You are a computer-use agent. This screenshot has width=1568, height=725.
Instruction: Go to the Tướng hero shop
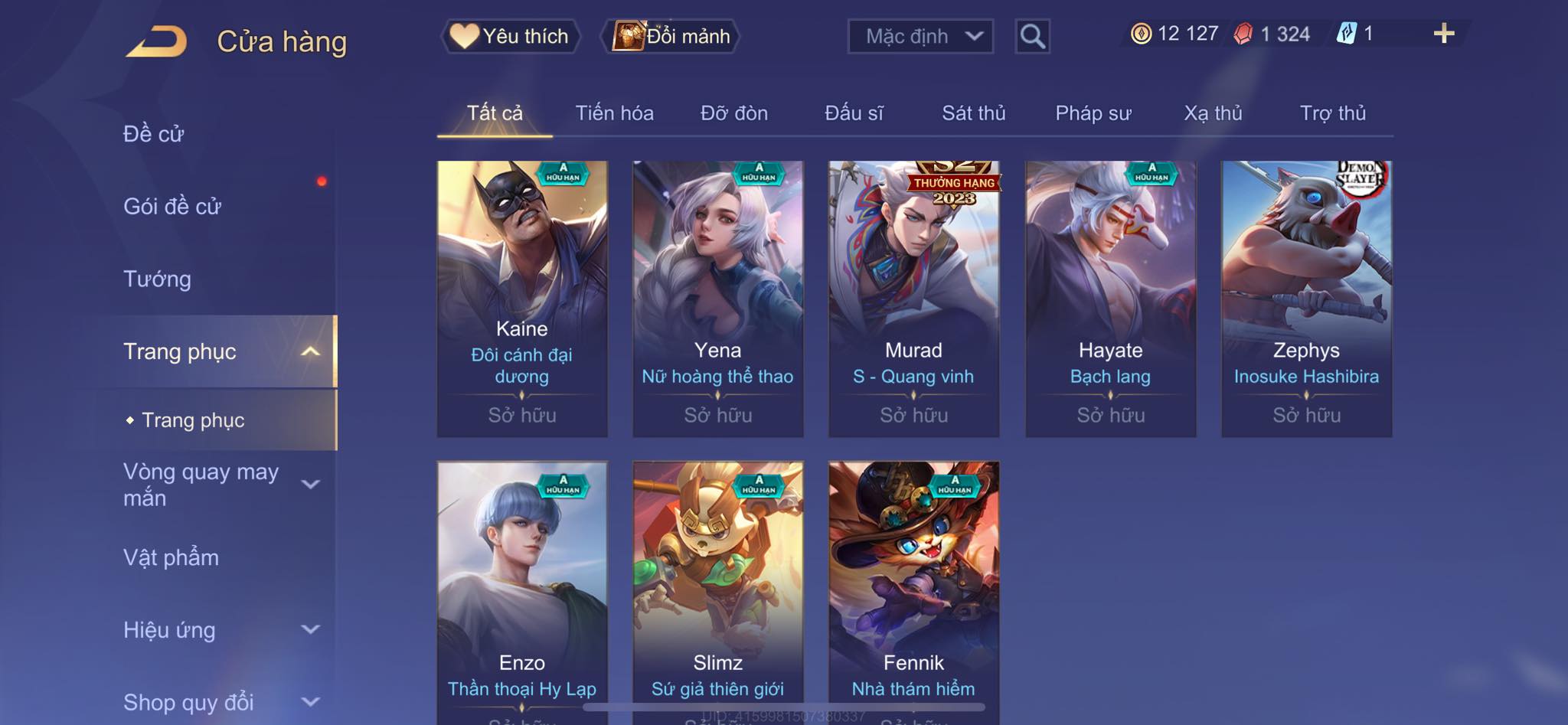tap(157, 279)
